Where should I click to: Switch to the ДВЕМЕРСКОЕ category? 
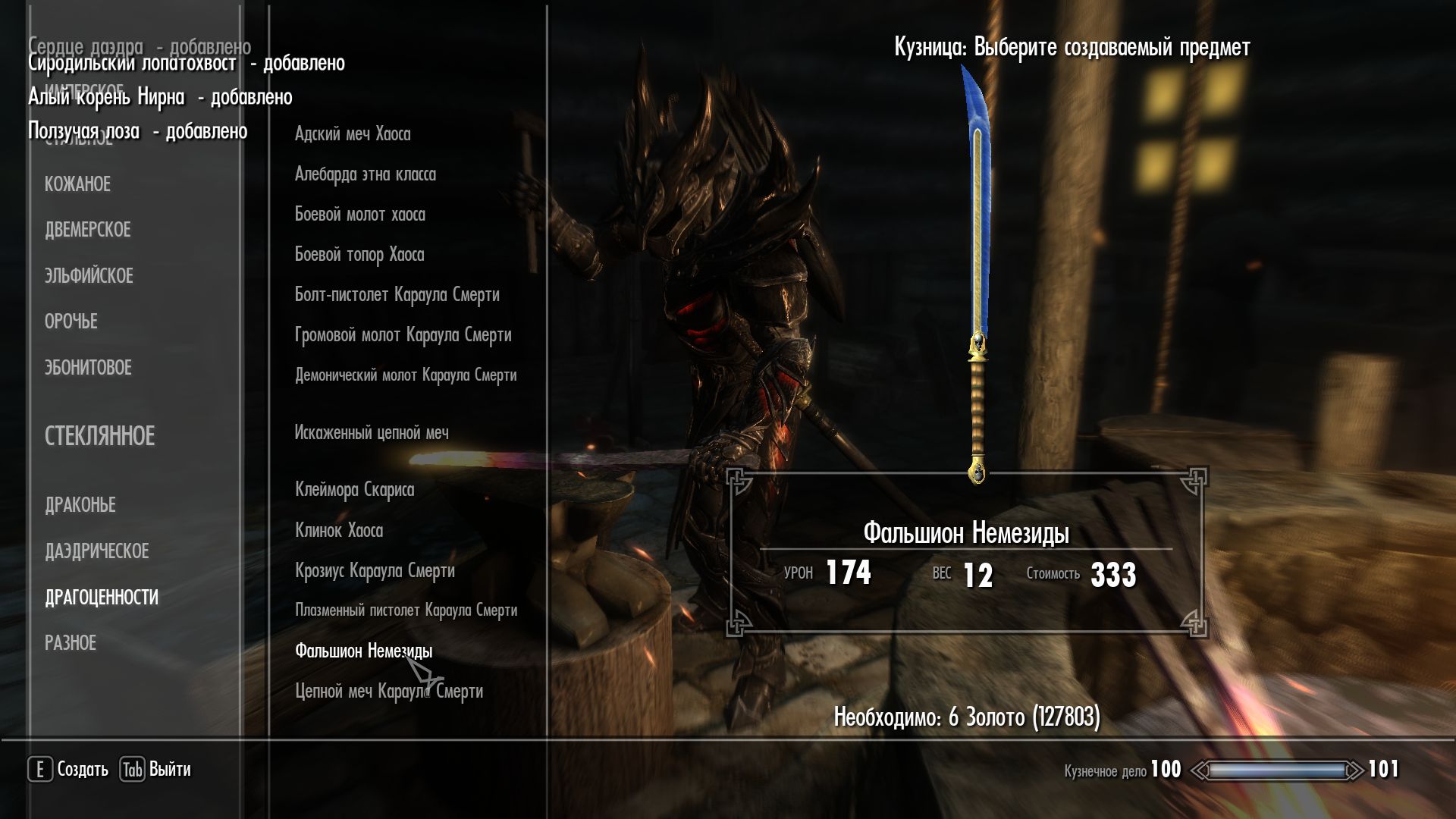[x=87, y=230]
